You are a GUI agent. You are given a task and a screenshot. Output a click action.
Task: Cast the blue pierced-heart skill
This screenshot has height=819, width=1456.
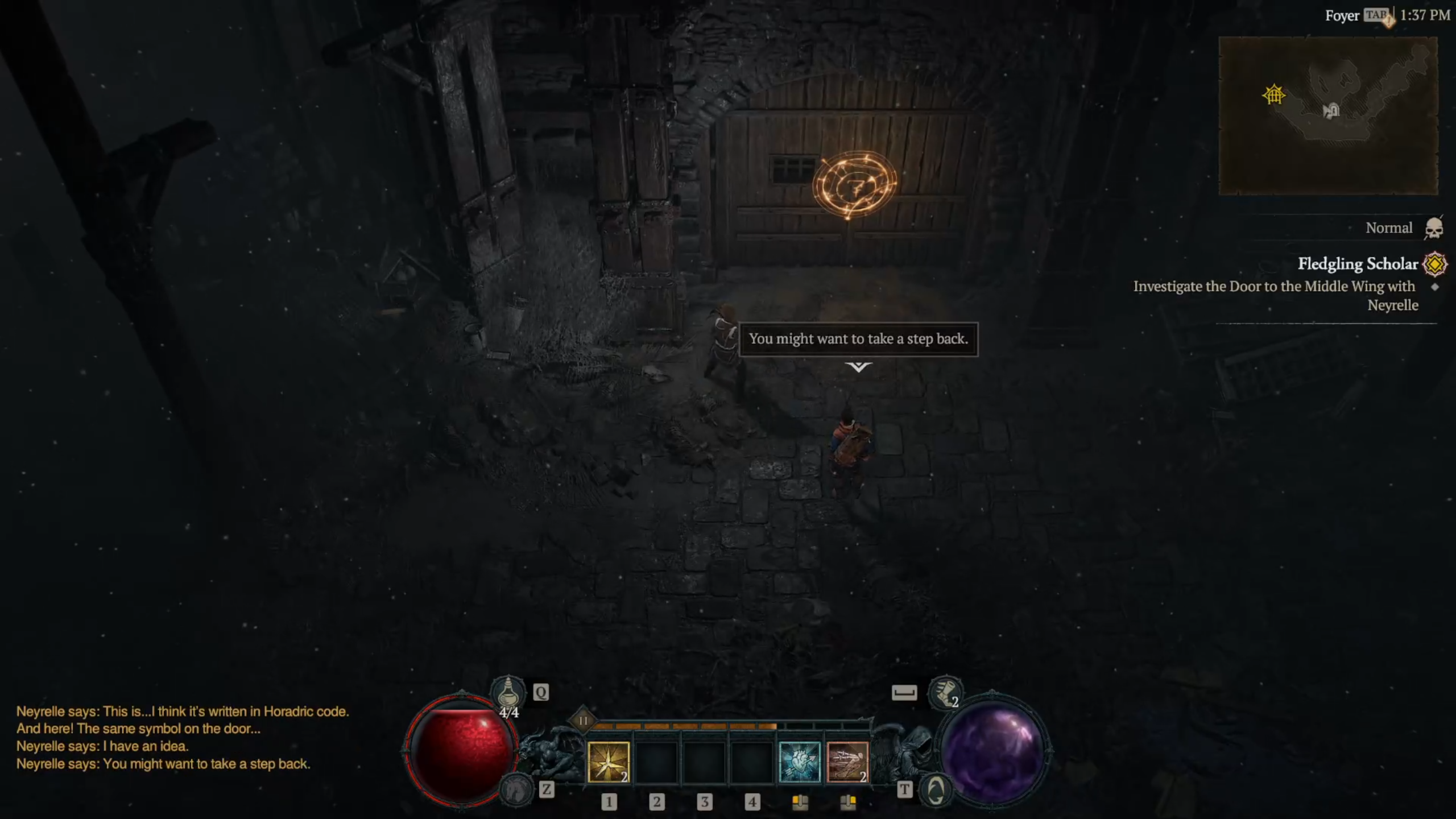click(x=799, y=762)
